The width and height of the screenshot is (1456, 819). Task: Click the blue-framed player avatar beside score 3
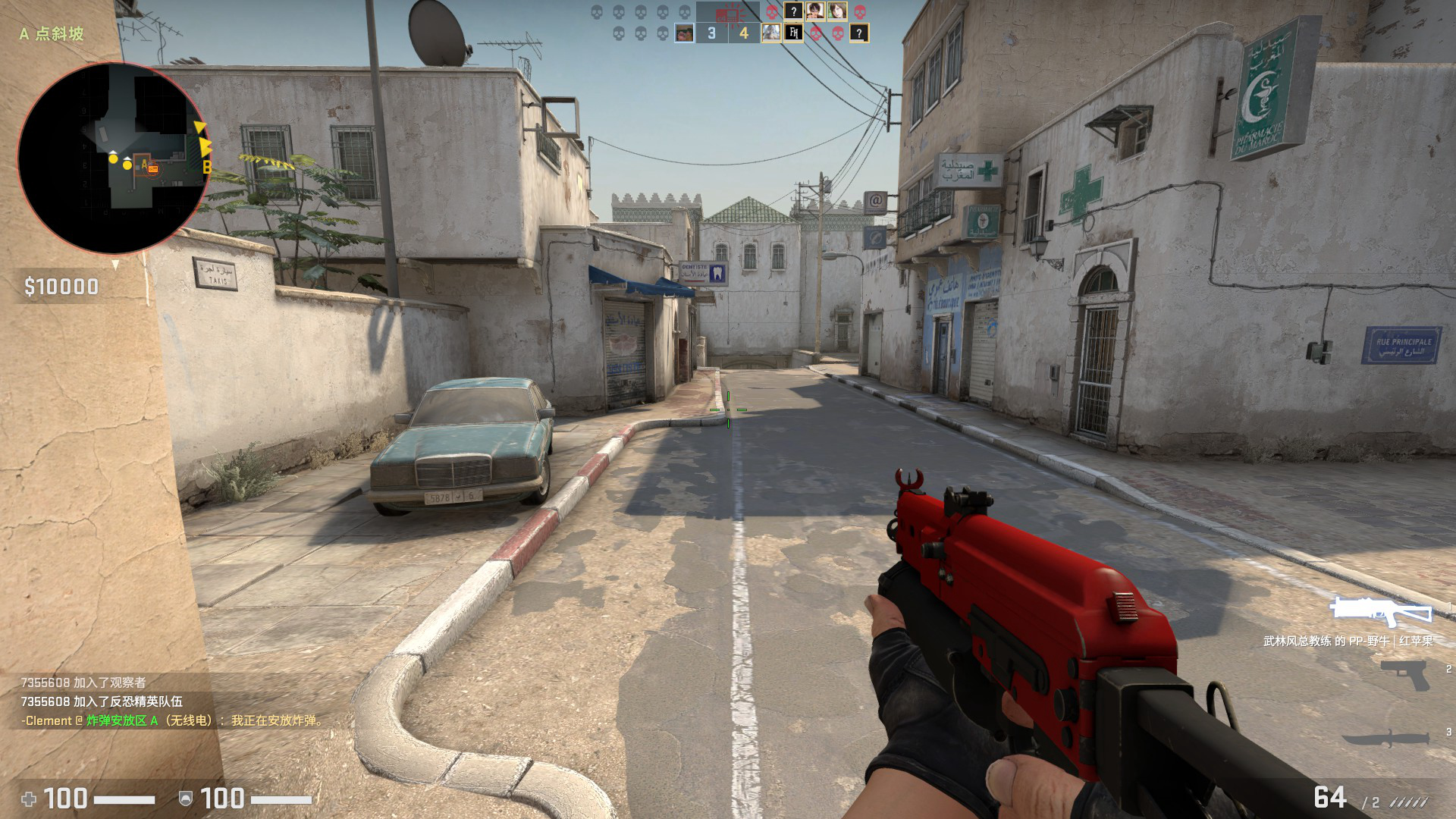point(684,33)
